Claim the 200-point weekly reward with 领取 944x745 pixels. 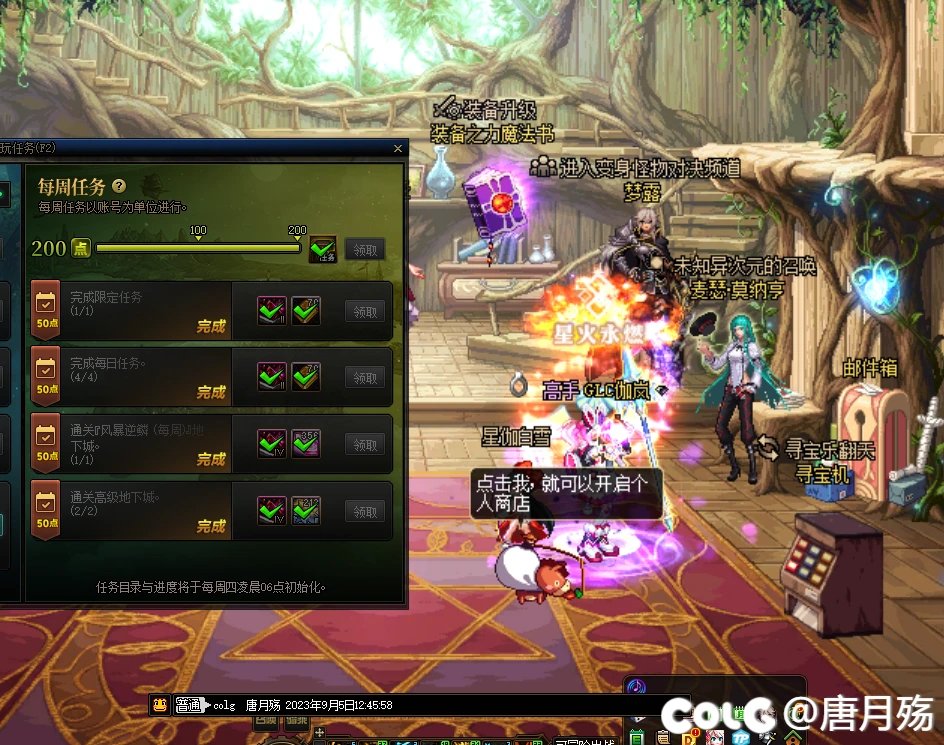tap(365, 249)
